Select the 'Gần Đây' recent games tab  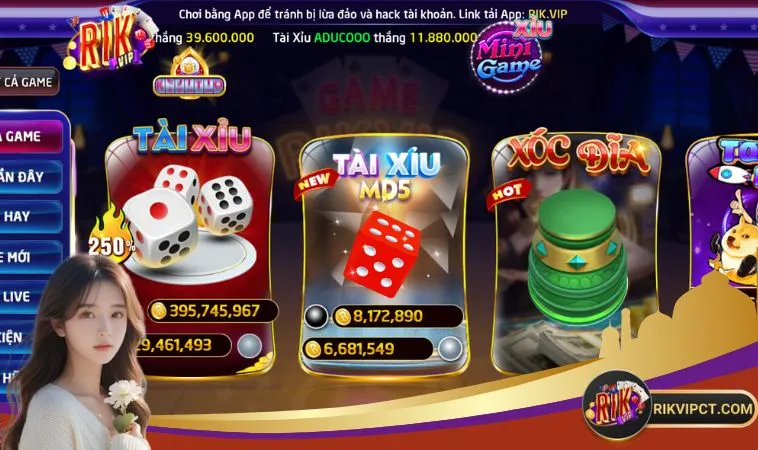28,176
